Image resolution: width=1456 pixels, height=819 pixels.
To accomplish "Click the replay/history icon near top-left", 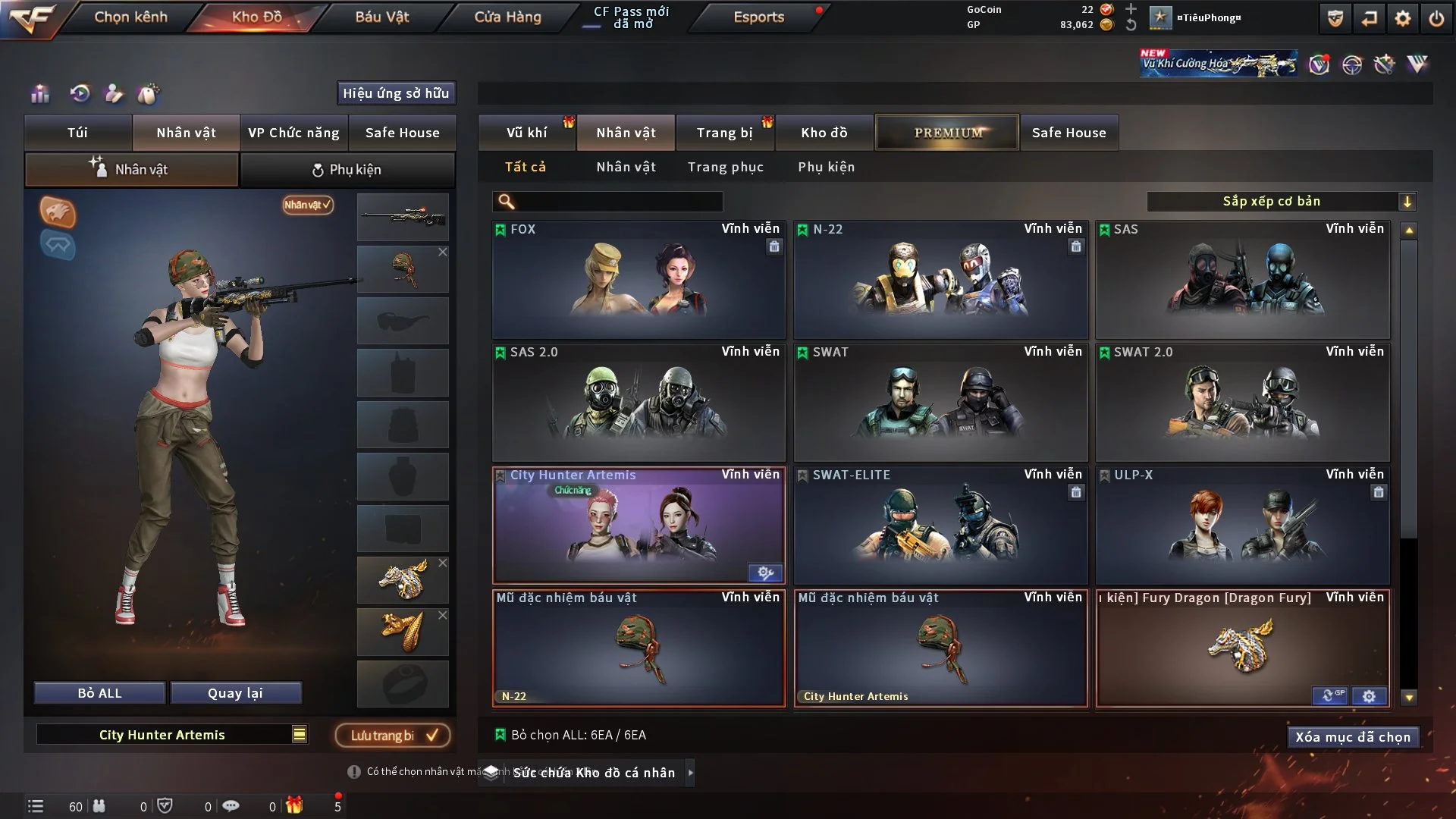I will (80, 93).
